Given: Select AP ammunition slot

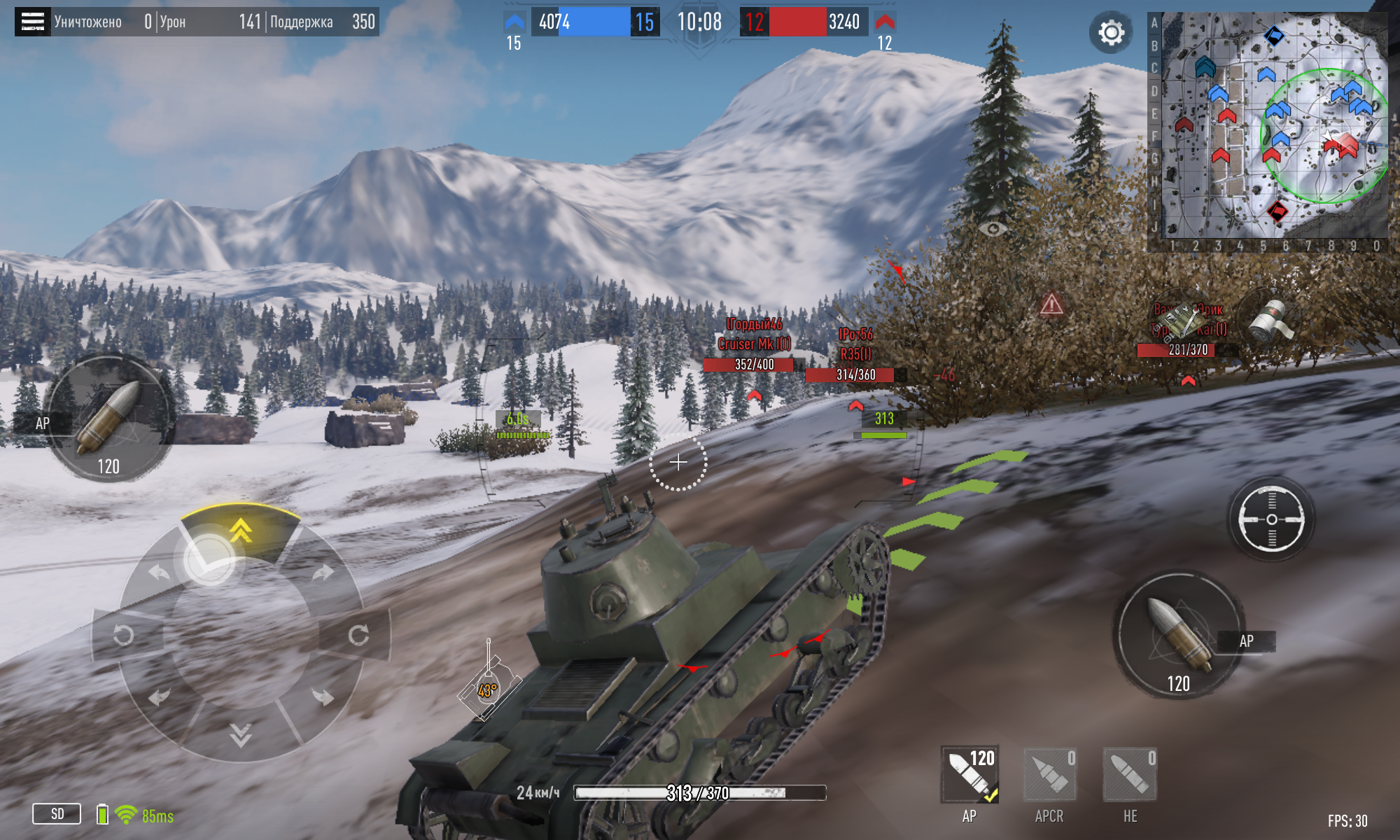Looking at the screenshot, I should pyautogui.click(x=969, y=775).
